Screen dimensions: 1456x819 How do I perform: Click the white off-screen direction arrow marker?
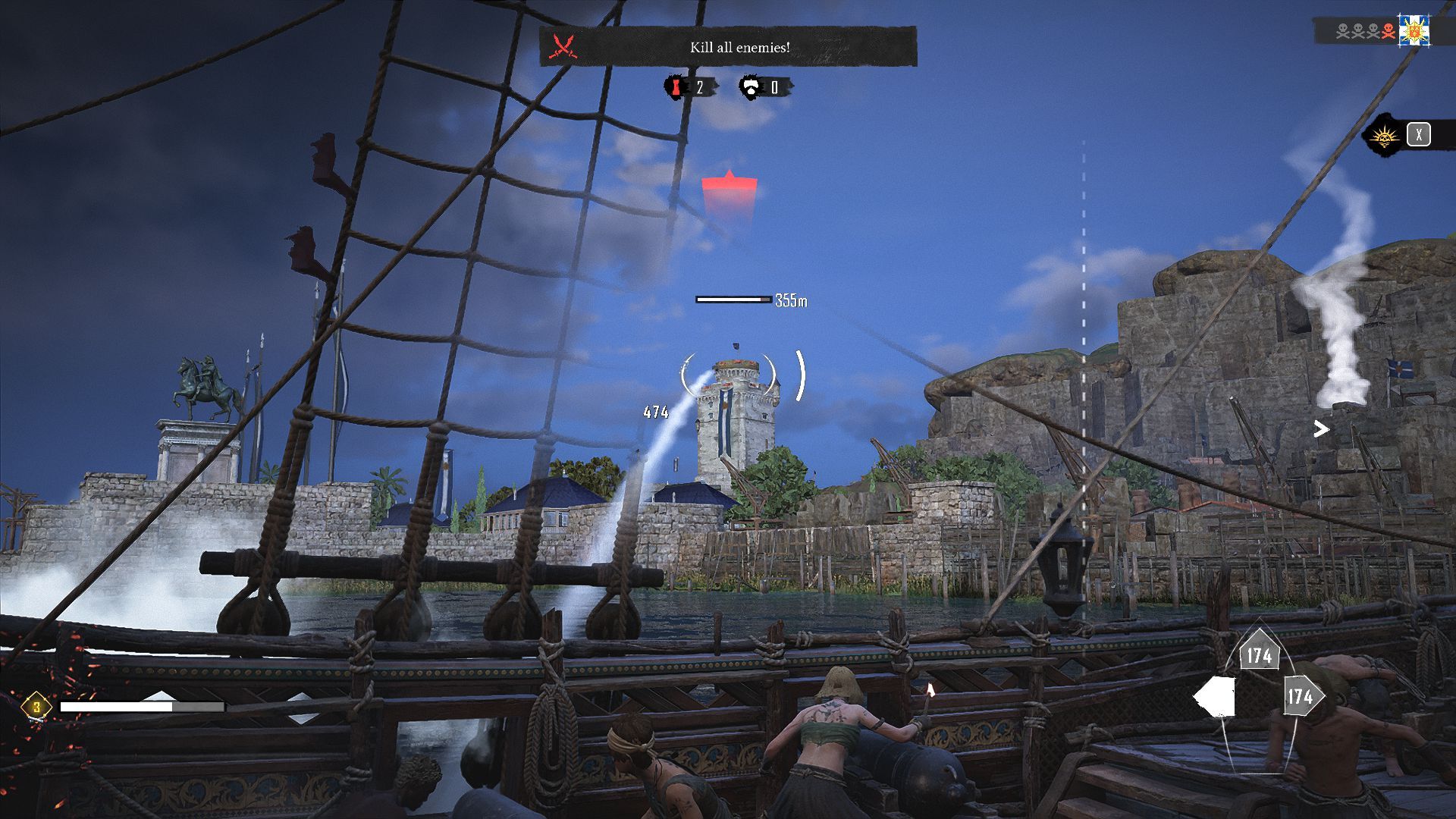point(1321,429)
